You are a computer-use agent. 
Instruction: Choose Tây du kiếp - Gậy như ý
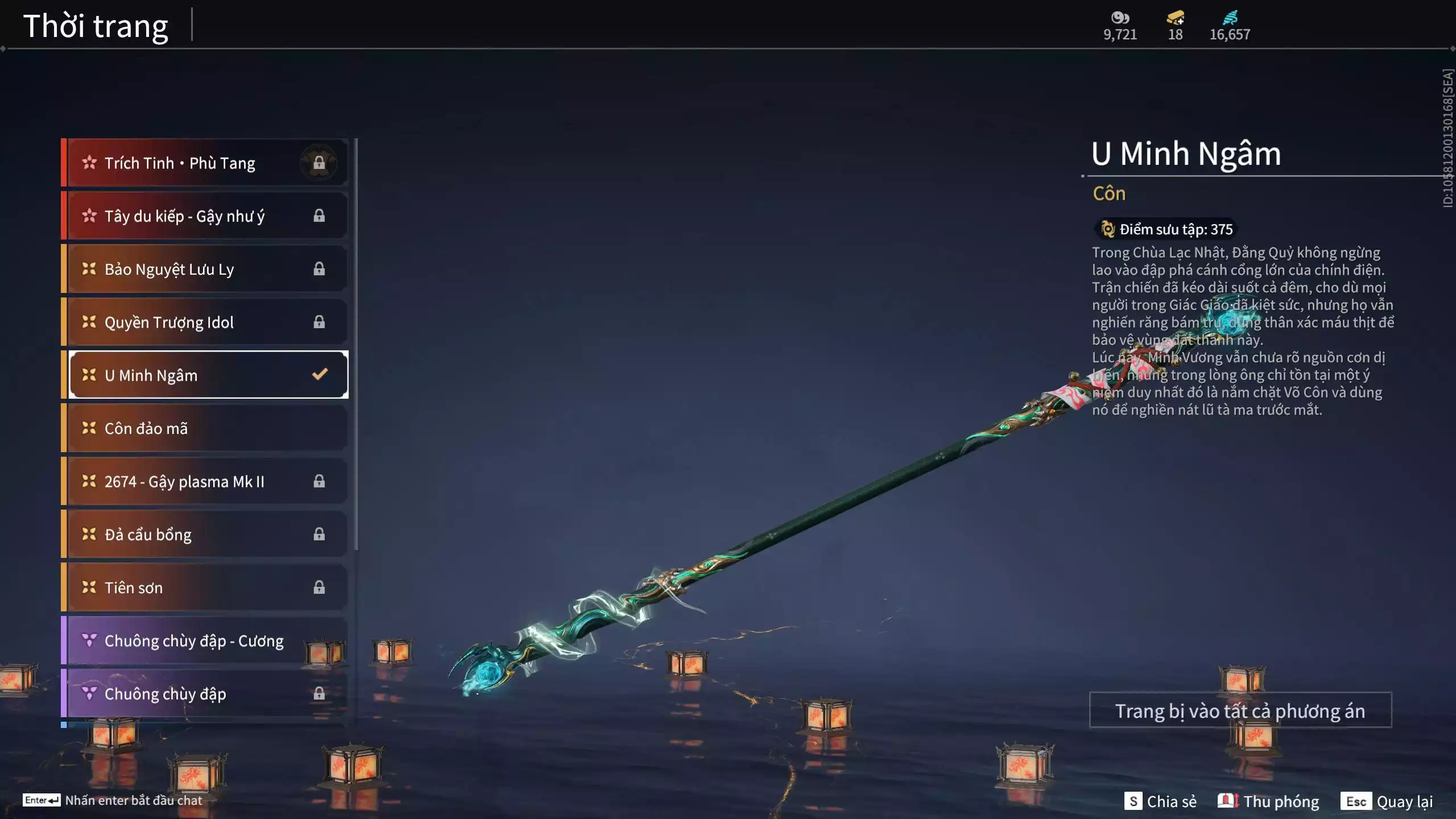pyautogui.click(x=205, y=216)
